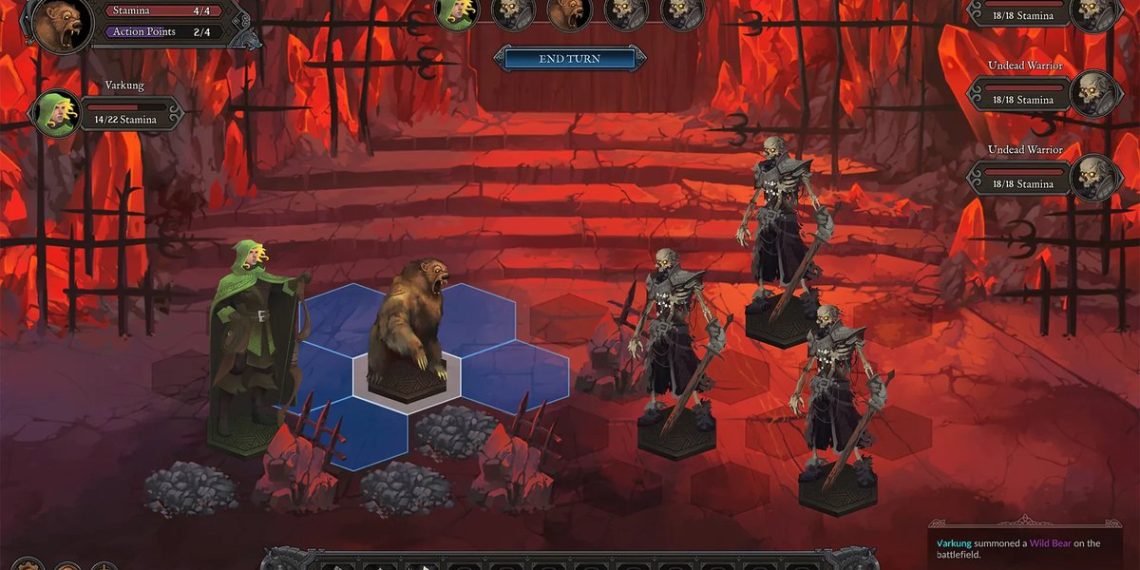Image resolution: width=1140 pixels, height=570 pixels.
Task: Click the End Turn button
Action: (x=569, y=59)
